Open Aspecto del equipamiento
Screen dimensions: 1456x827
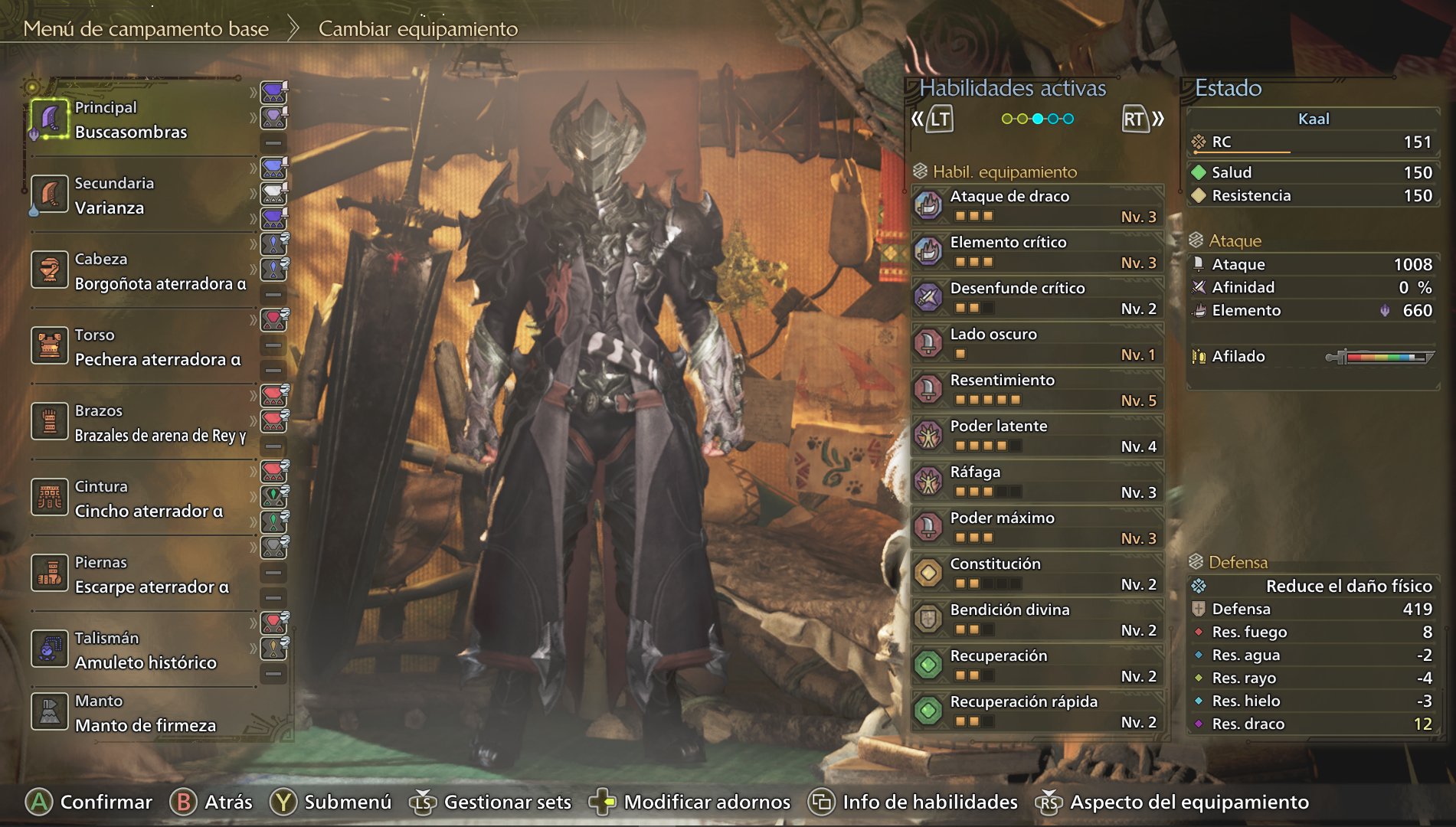(x=1188, y=802)
